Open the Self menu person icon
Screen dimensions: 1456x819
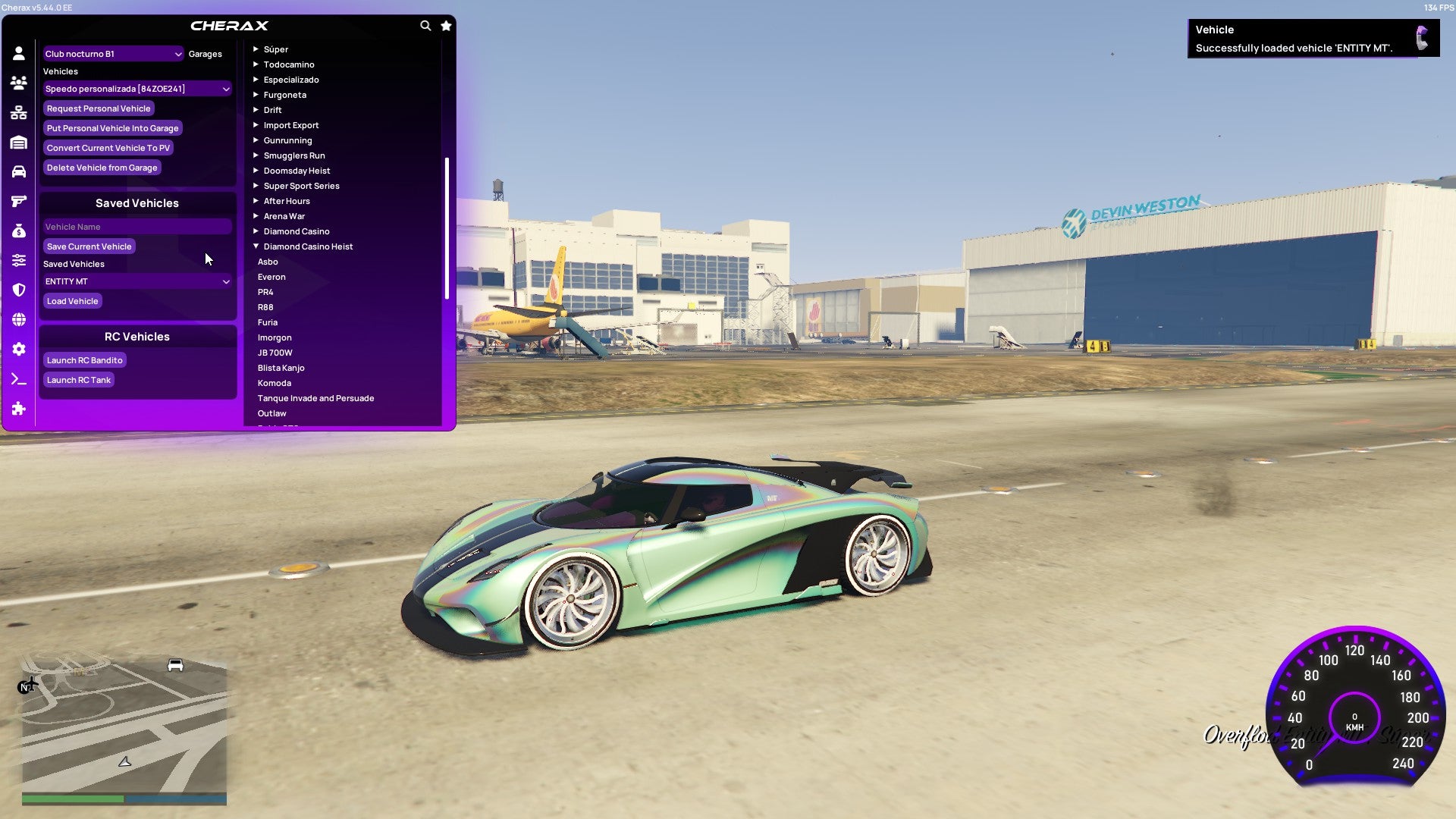[x=19, y=52]
